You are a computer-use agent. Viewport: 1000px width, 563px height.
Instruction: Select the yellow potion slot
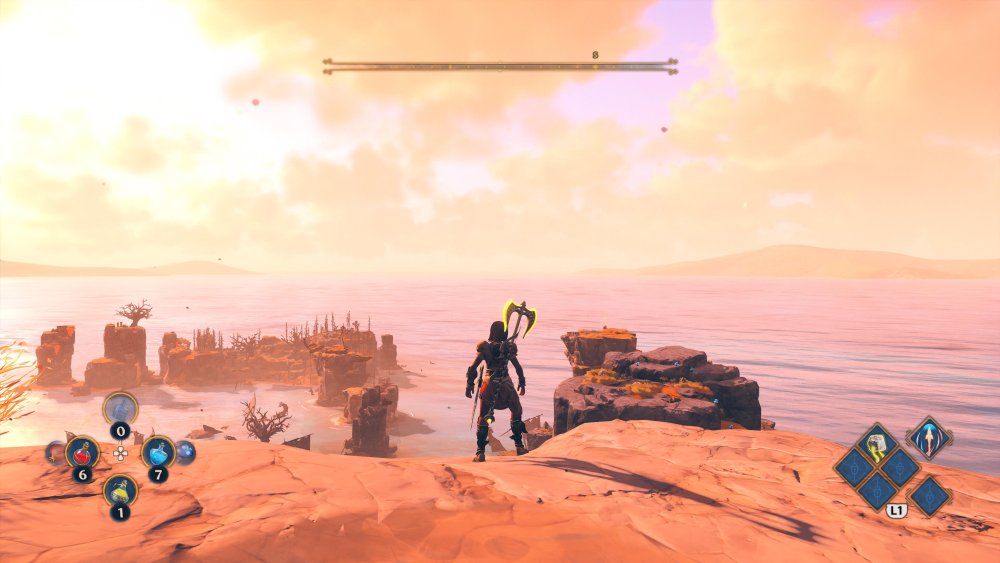click(x=120, y=490)
